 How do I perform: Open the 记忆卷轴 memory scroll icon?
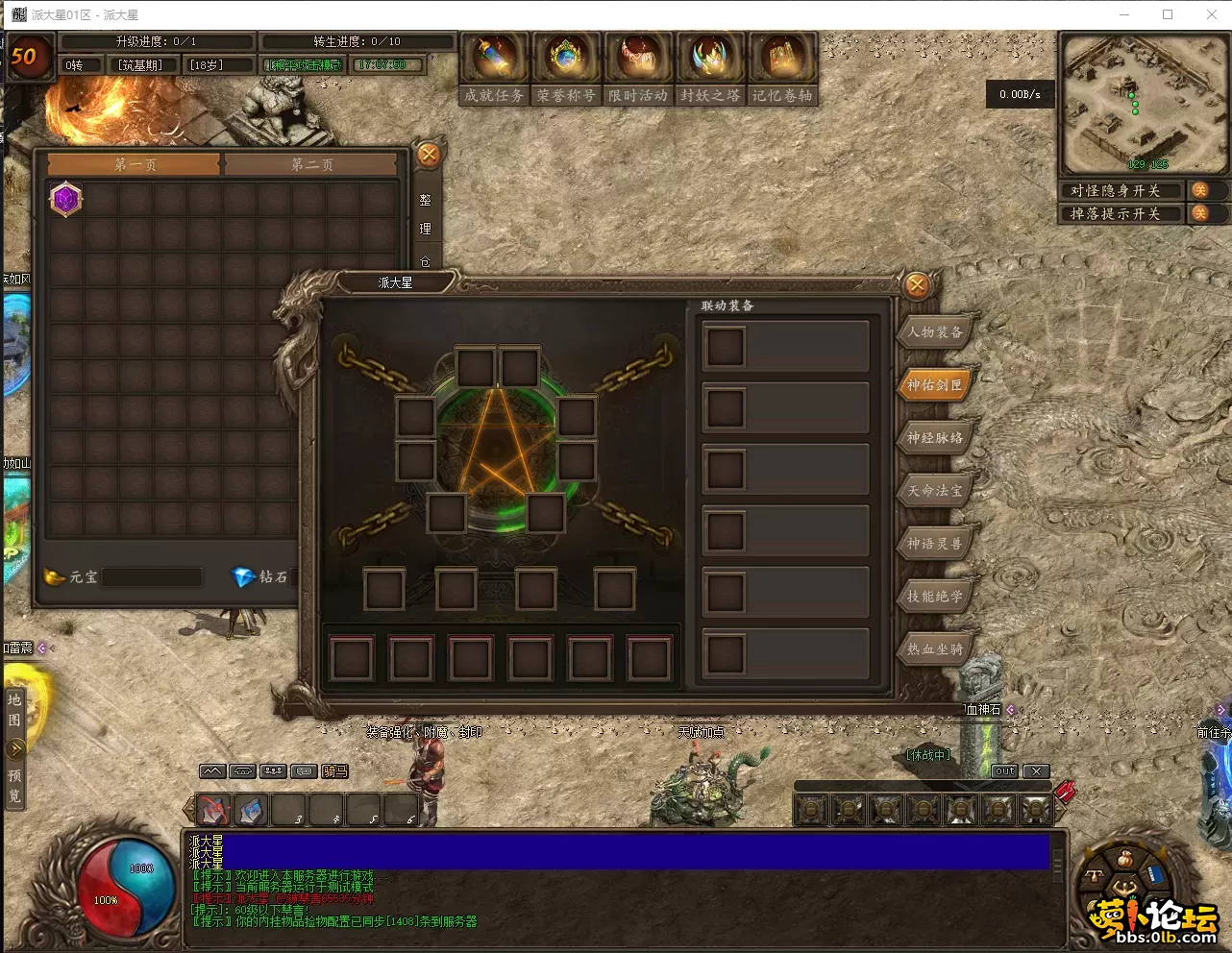click(x=782, y=60)
